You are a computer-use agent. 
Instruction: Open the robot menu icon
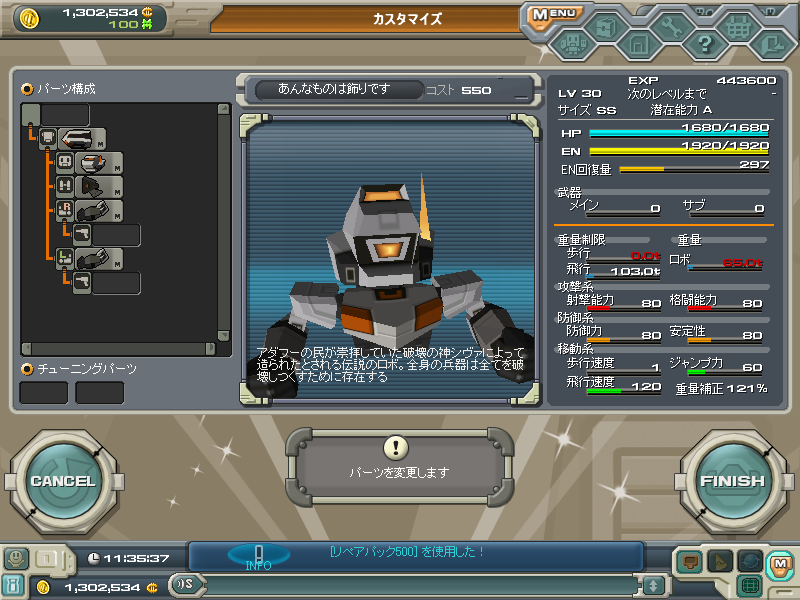click(571, 44)
